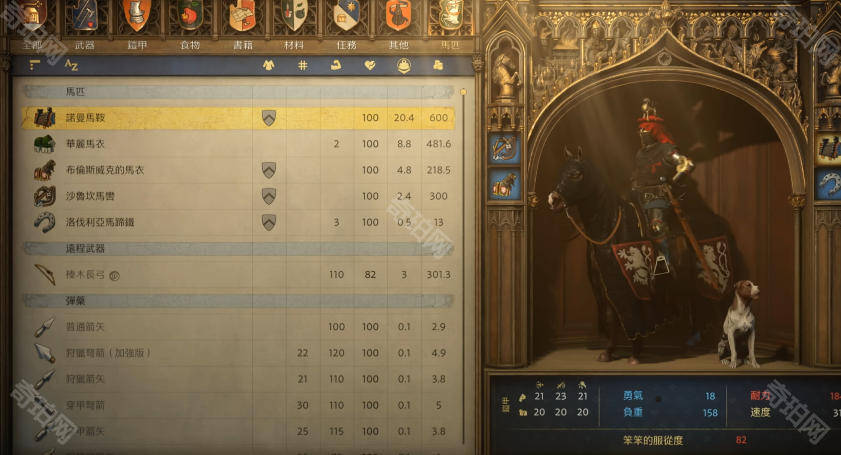Select the 食物 (Food) category tab
Image resolution: width=841 pixels, height=455 pixels.
click(189, 44)
